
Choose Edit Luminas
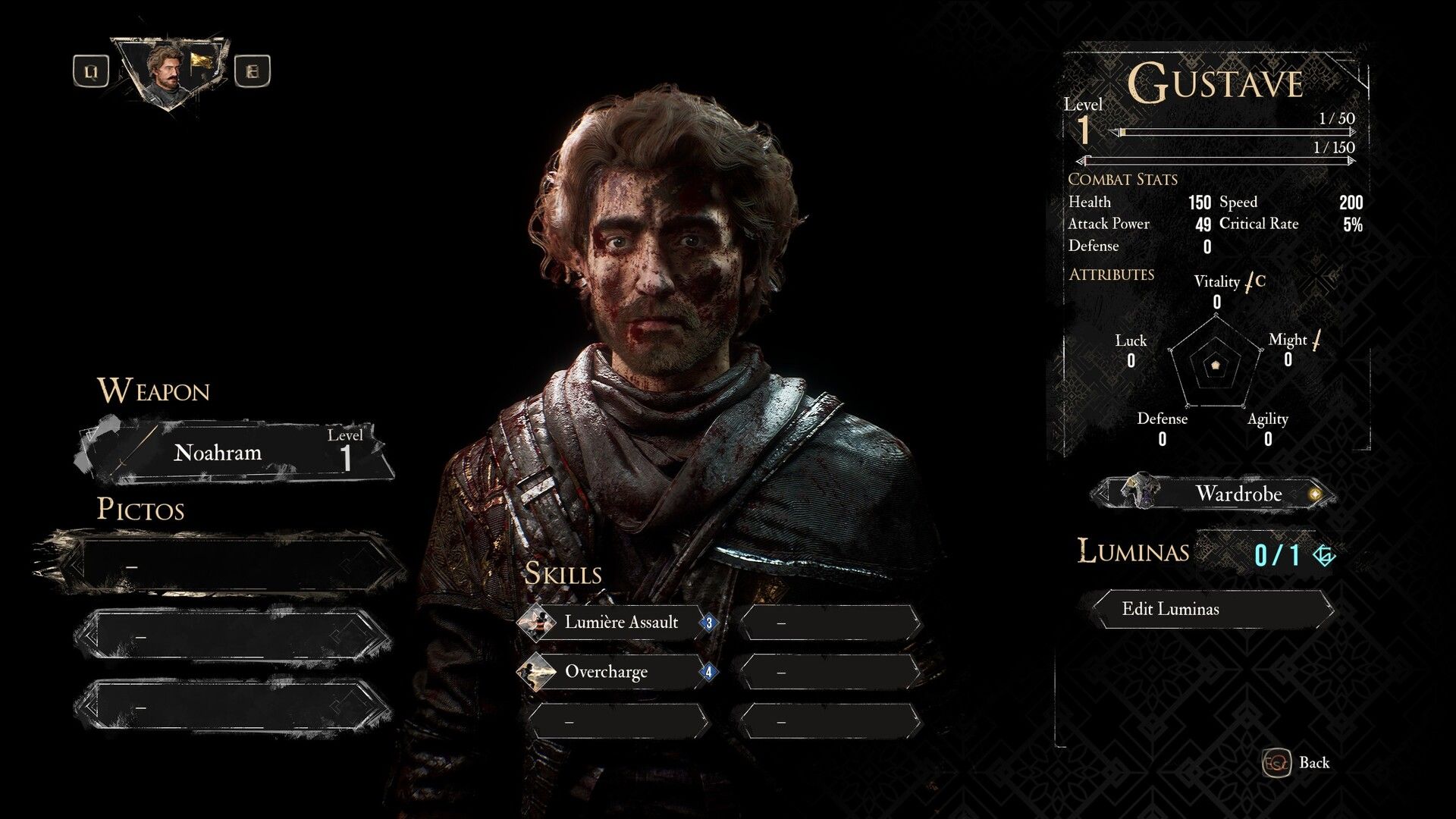(1211, 609)
